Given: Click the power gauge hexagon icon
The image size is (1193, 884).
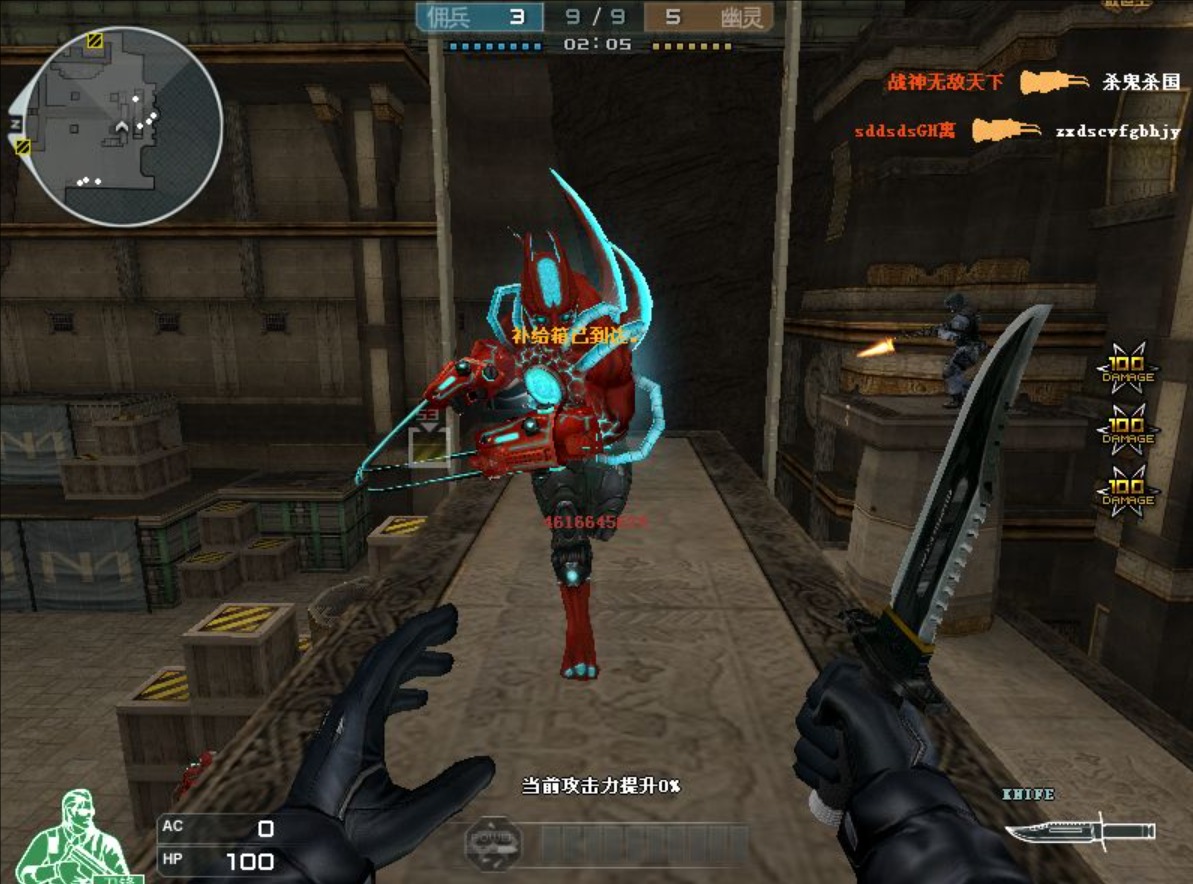Looking at the screenshot, I should [494, 845].
